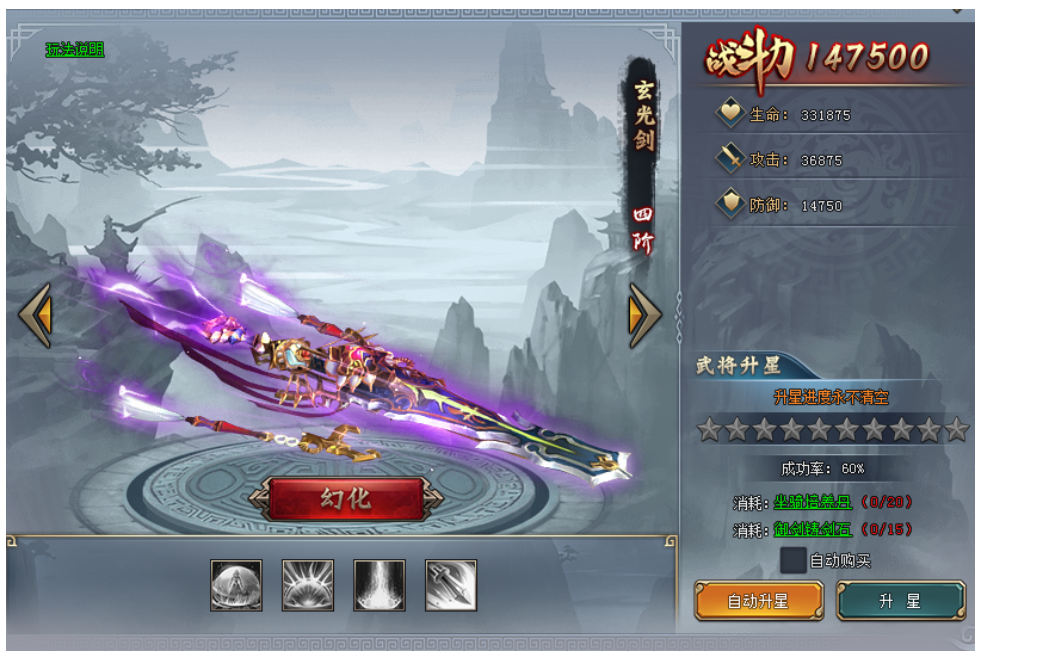Select the flying sword skill icon
Screen dimensions: 1057x655
pos(451,585)
